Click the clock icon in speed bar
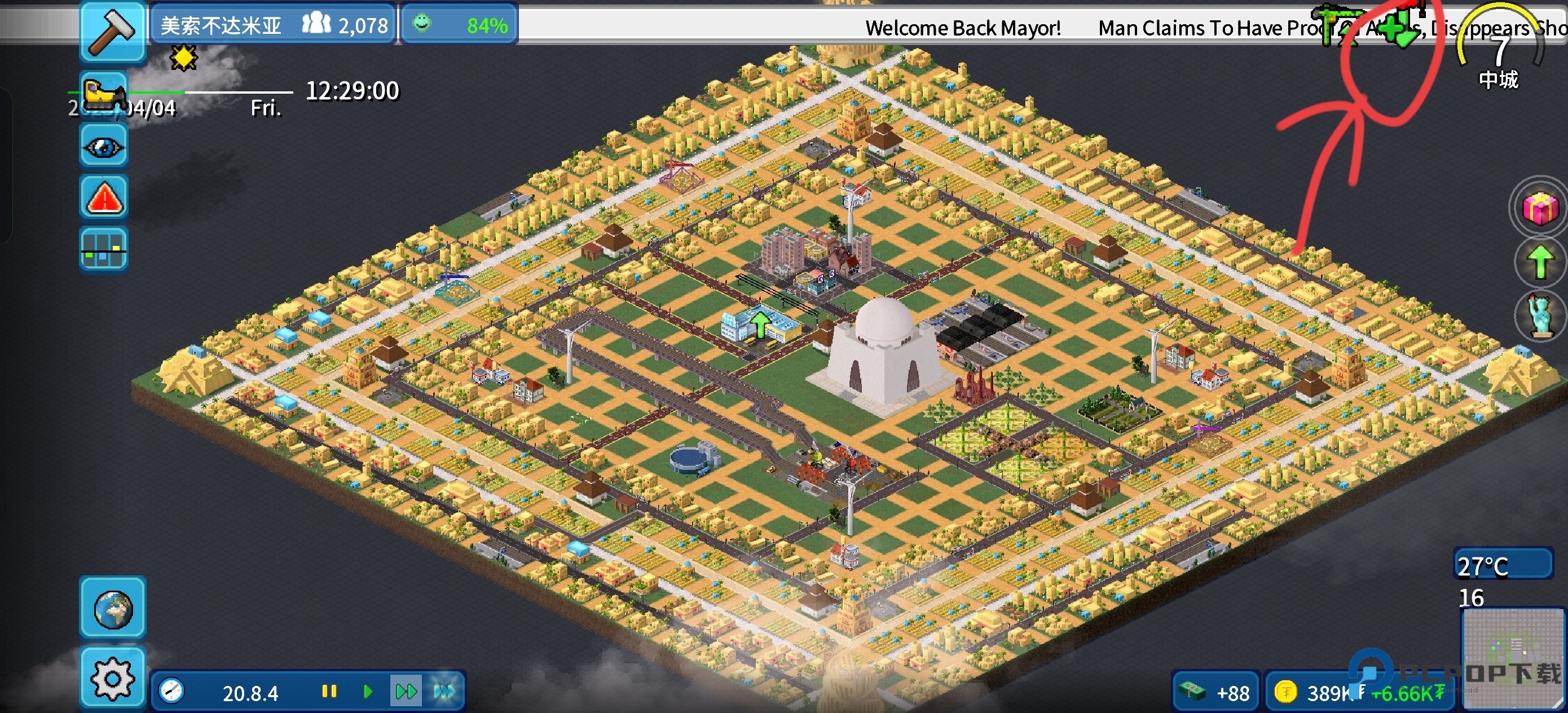Image resolution: width=1568 pixels, height=713 pixels. tap(171, 691)
